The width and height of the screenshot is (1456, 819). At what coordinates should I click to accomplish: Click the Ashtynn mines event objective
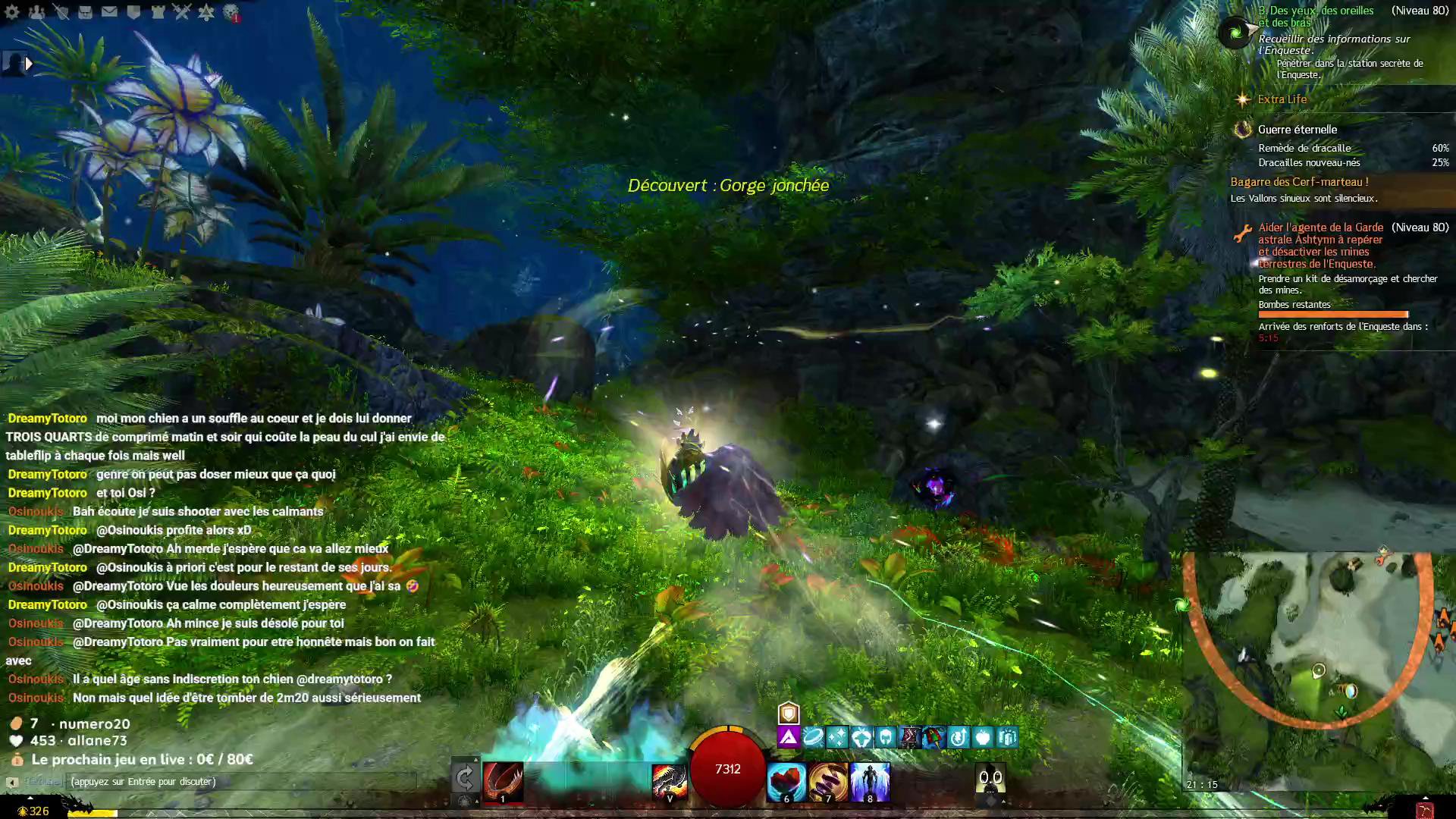pos(1320,245)
